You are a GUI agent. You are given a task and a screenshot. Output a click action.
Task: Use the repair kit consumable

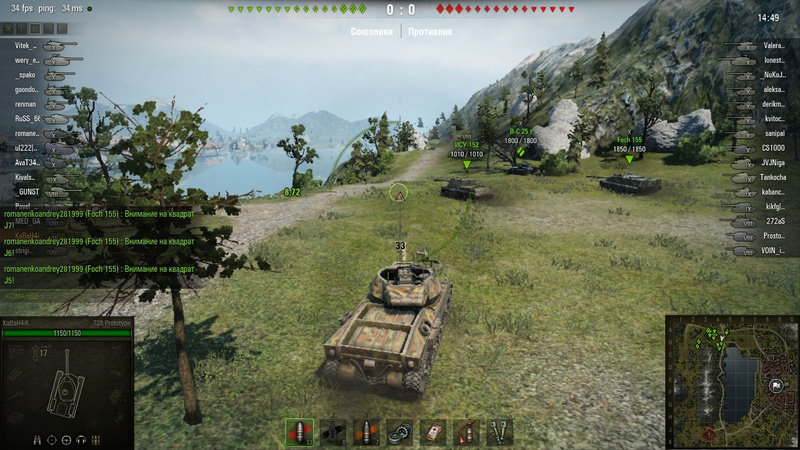click(399, 431)
